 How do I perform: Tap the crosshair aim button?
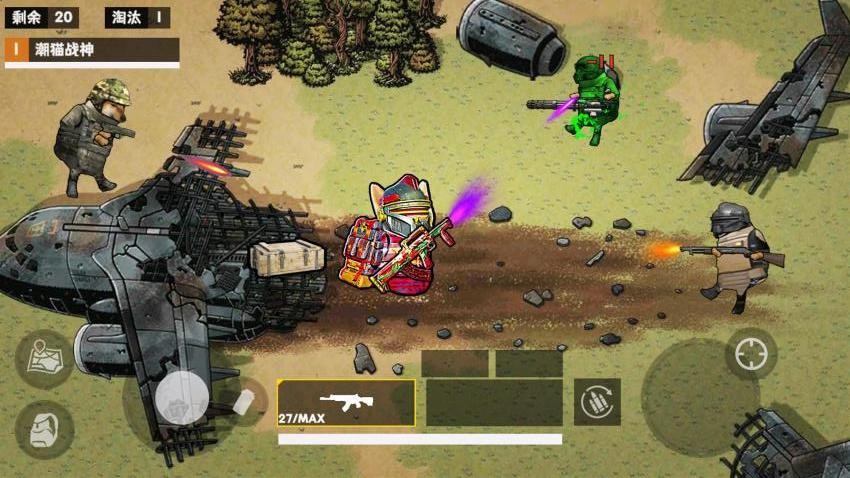pyautogui.click(x=750, y=354)
